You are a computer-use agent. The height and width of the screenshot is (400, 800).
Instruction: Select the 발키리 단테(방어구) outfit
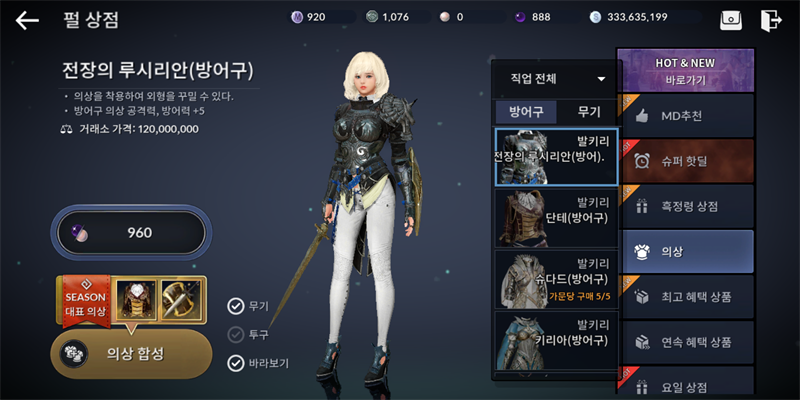click(x=556, y=218)
